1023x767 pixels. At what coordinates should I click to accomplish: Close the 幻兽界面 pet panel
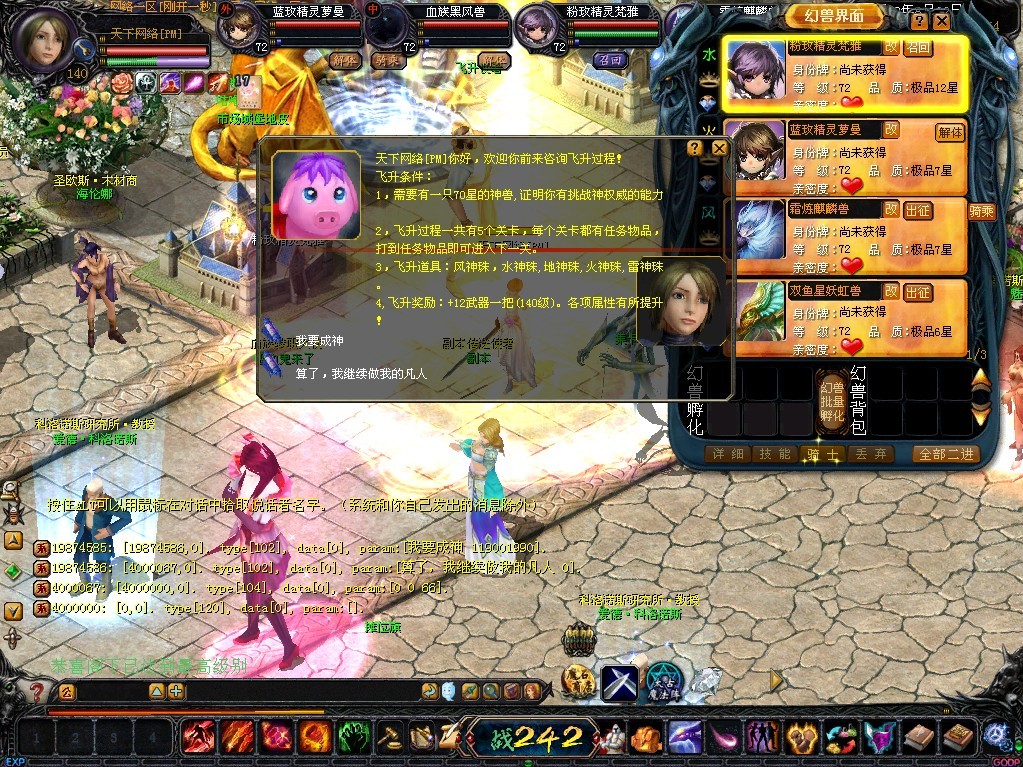click(x=941, y=21)
